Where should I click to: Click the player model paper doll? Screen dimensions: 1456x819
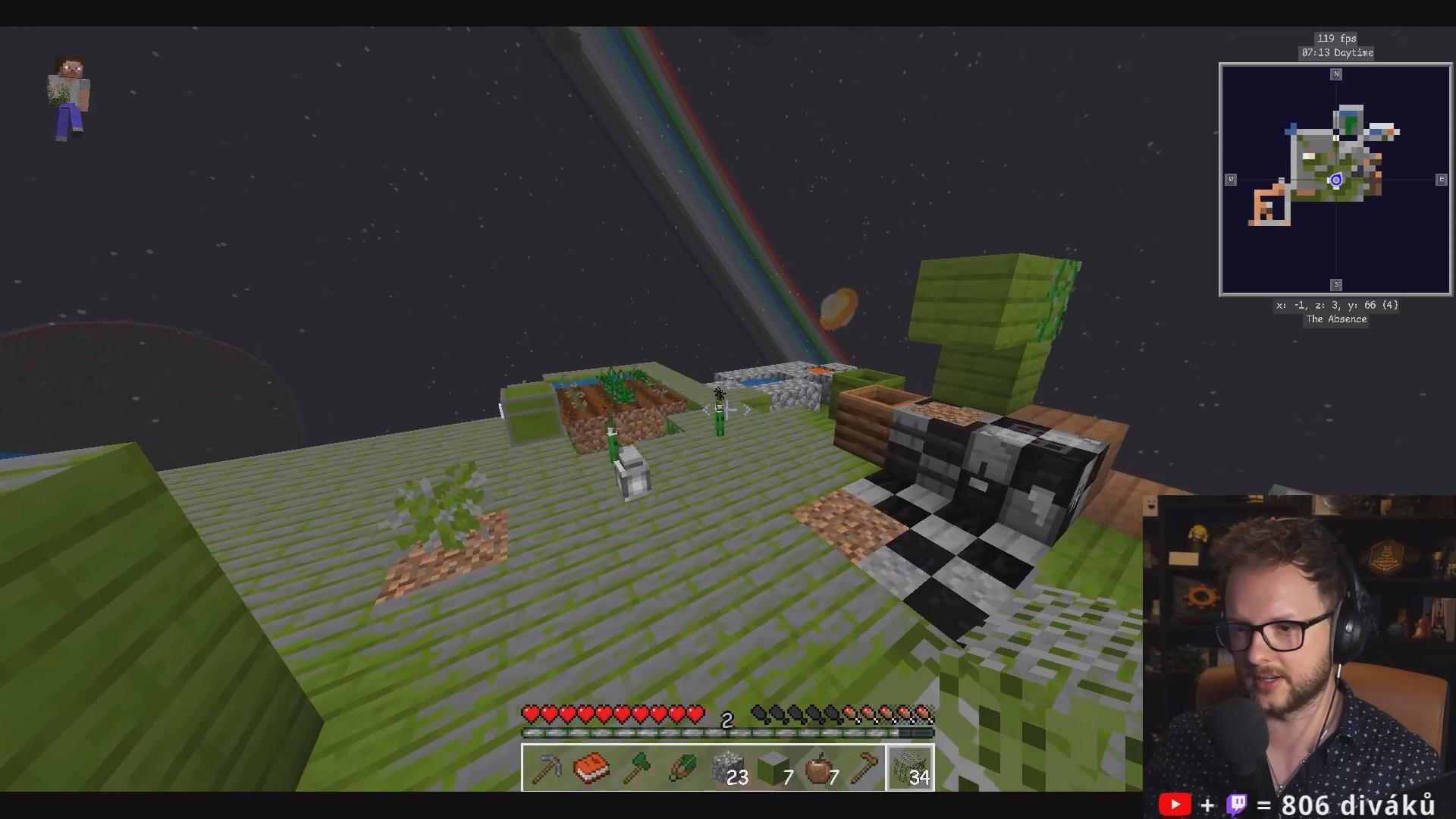(70, 97)
